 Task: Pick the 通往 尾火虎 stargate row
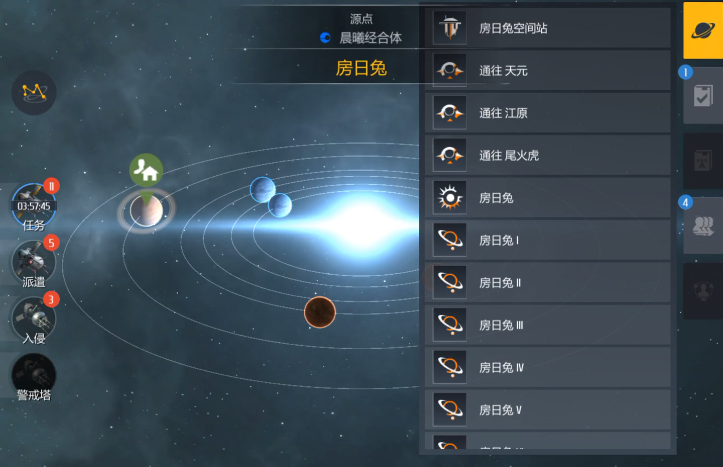(547, 155)
